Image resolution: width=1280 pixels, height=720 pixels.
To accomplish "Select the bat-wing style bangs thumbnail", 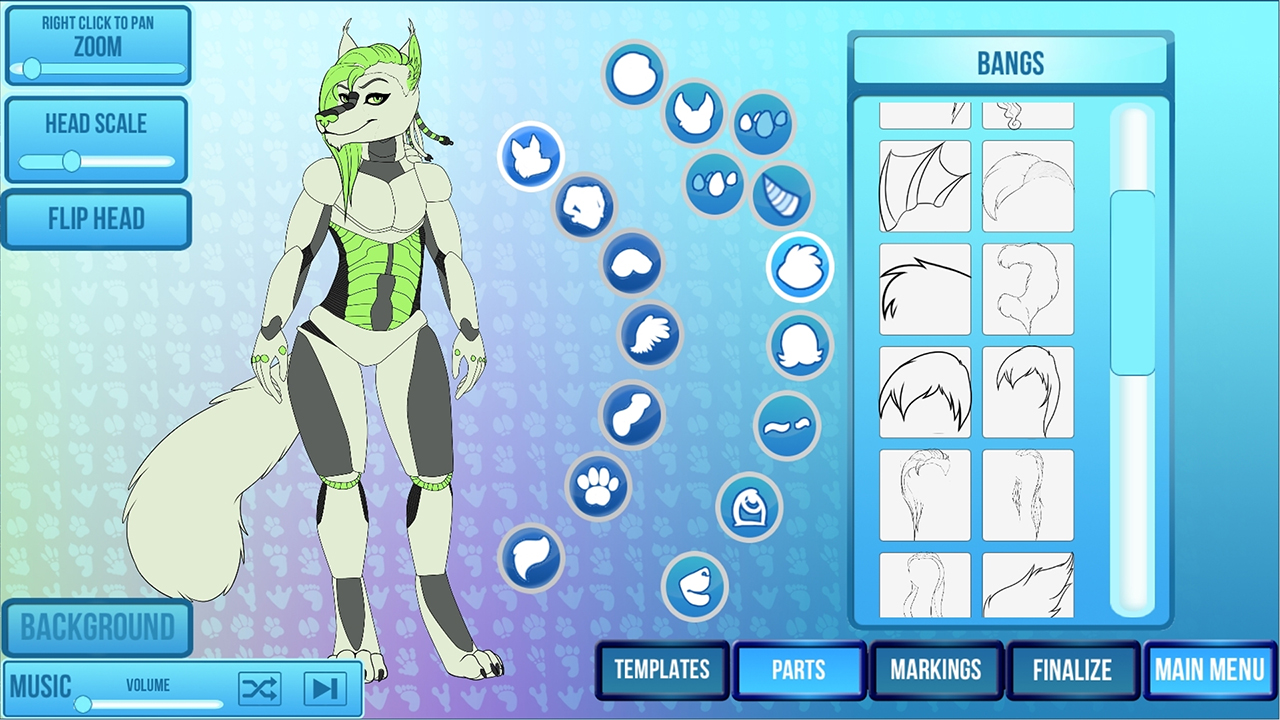I will pos(923,187).
